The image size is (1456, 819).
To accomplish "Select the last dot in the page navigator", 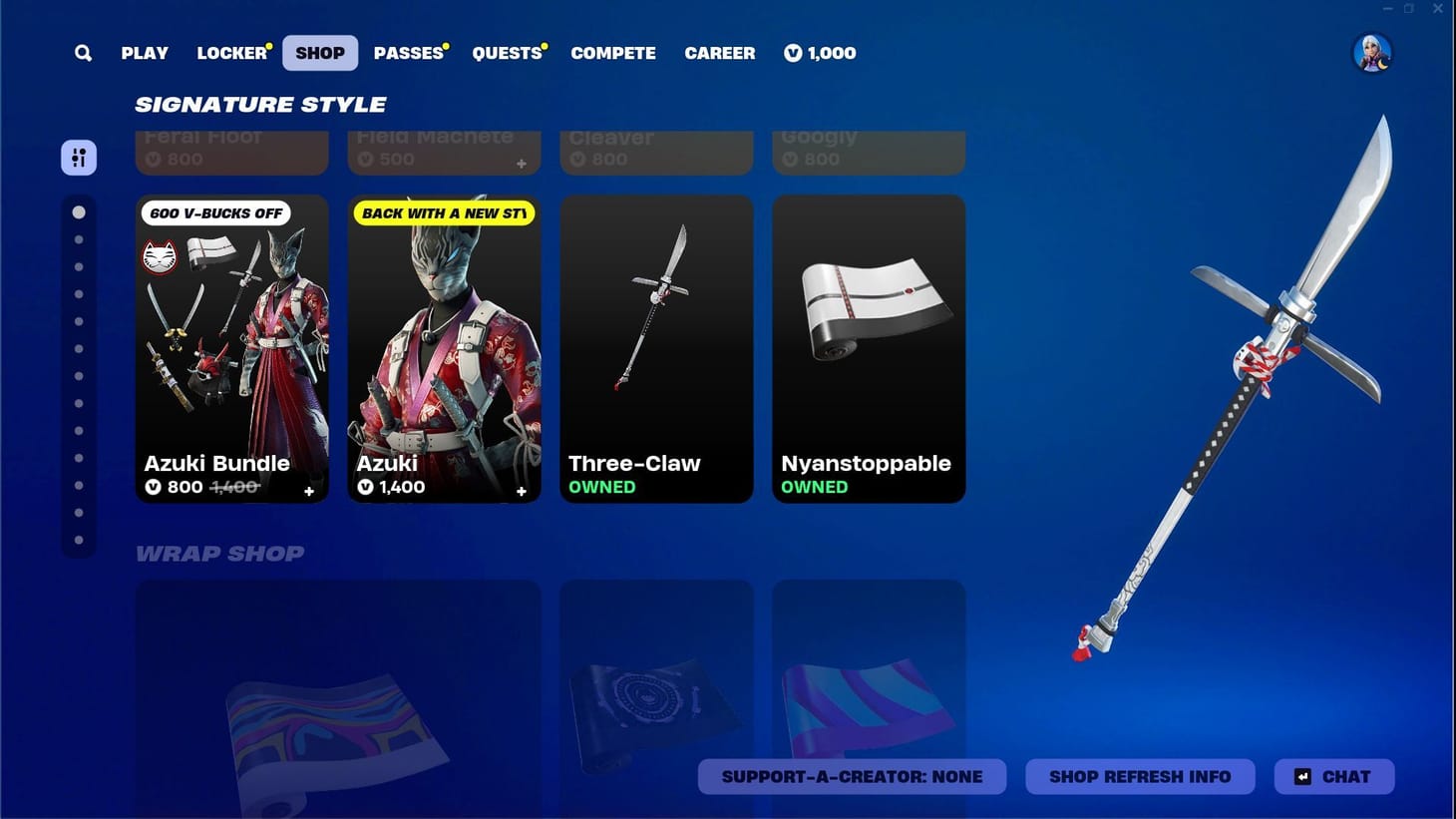I will pos(80,540).
